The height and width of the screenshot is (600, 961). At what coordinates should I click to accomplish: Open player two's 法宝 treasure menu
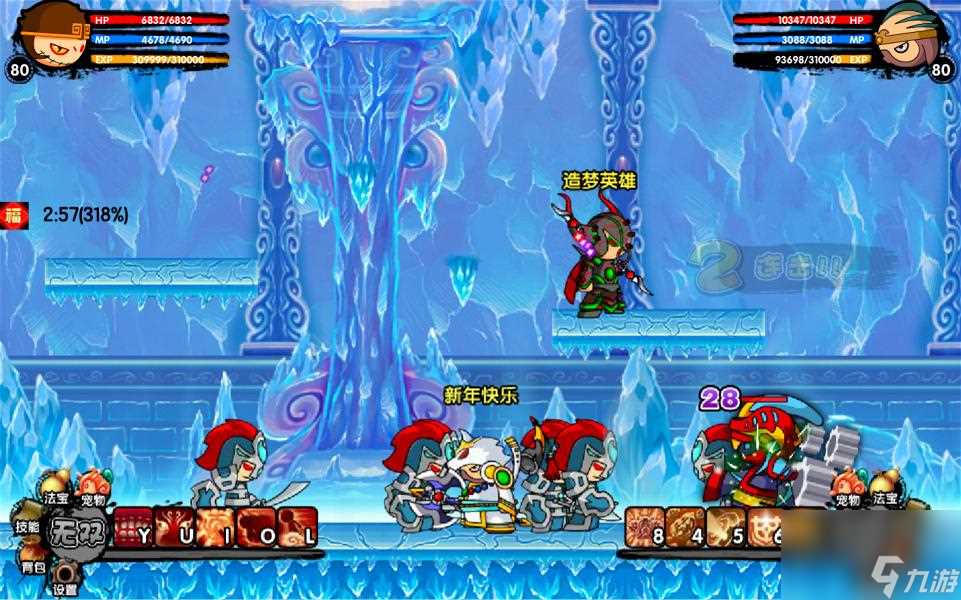point(884,487)
